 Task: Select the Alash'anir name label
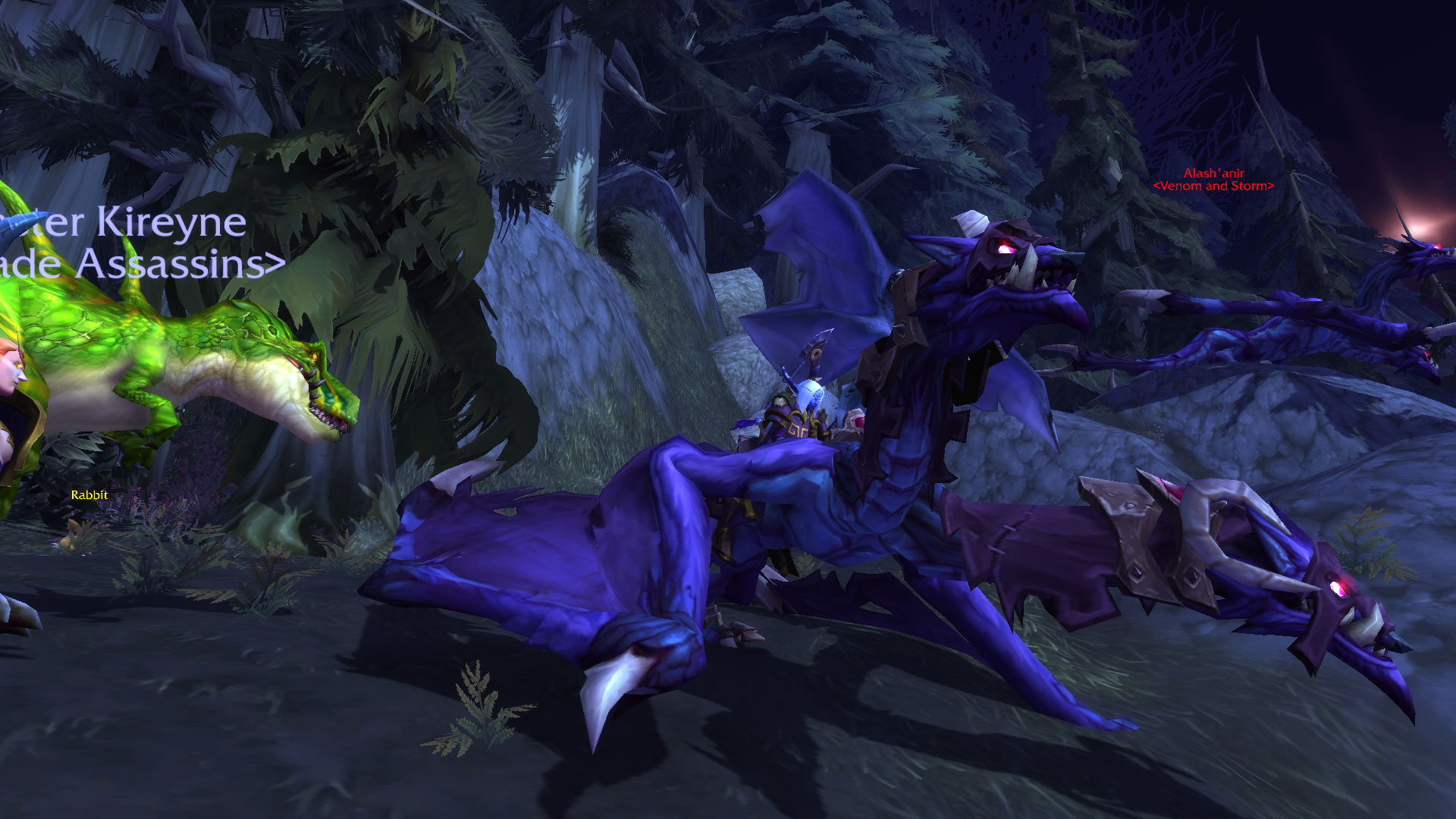1213,174
